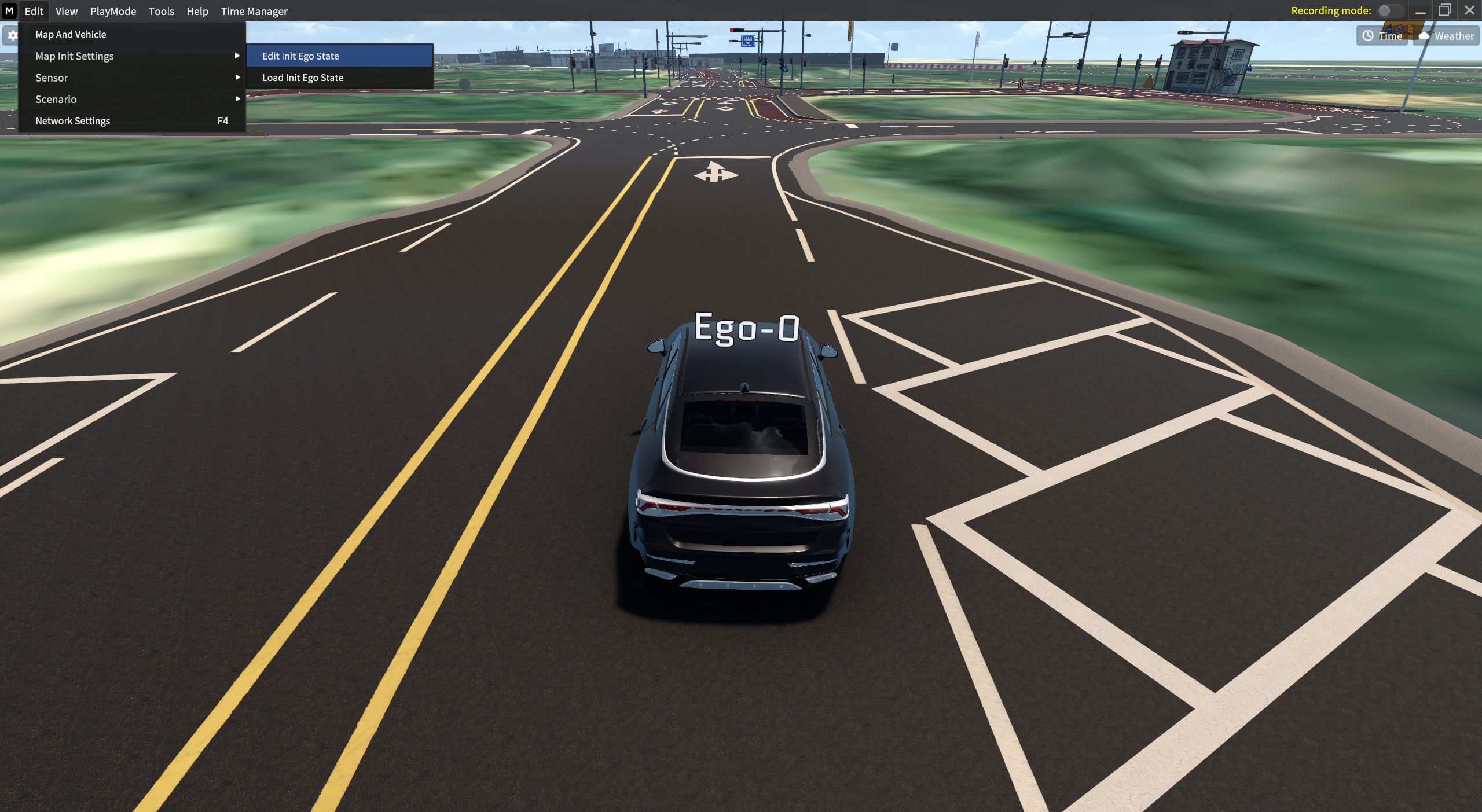
Task: Open the Time Manager menu
Action: coord(254,11)
